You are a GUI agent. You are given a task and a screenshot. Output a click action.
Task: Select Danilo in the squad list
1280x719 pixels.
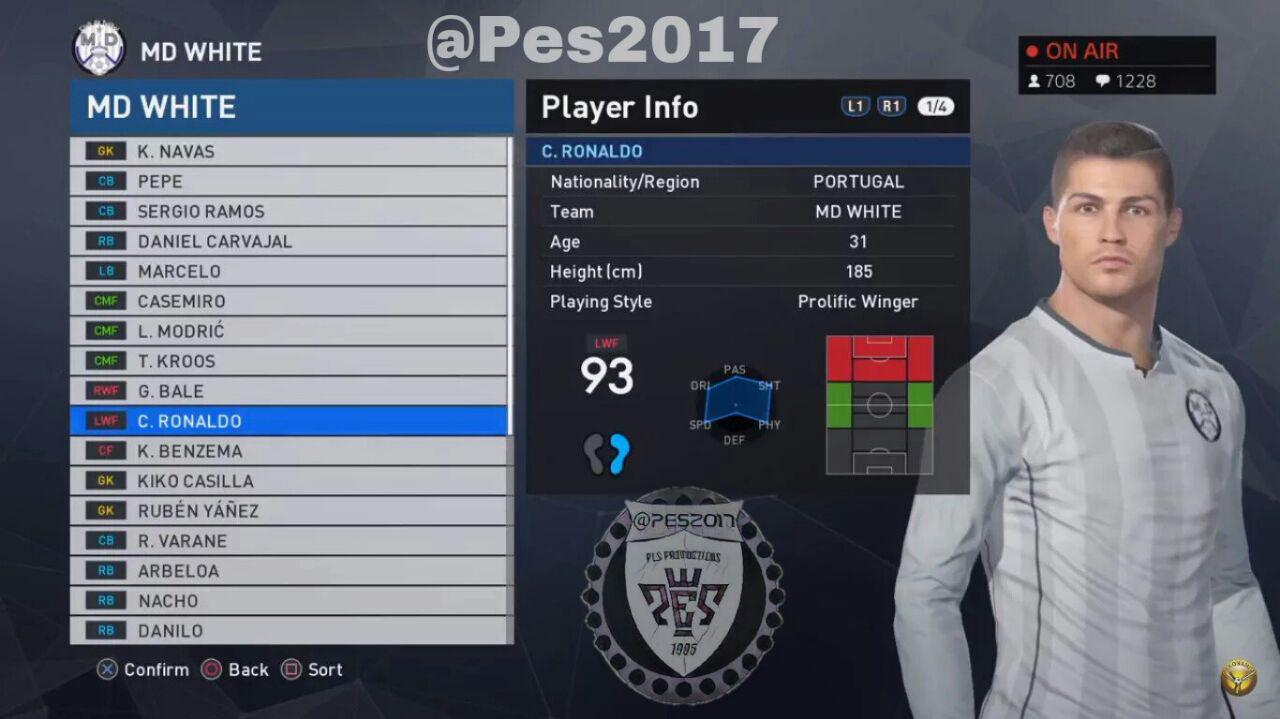coord(288,631)
